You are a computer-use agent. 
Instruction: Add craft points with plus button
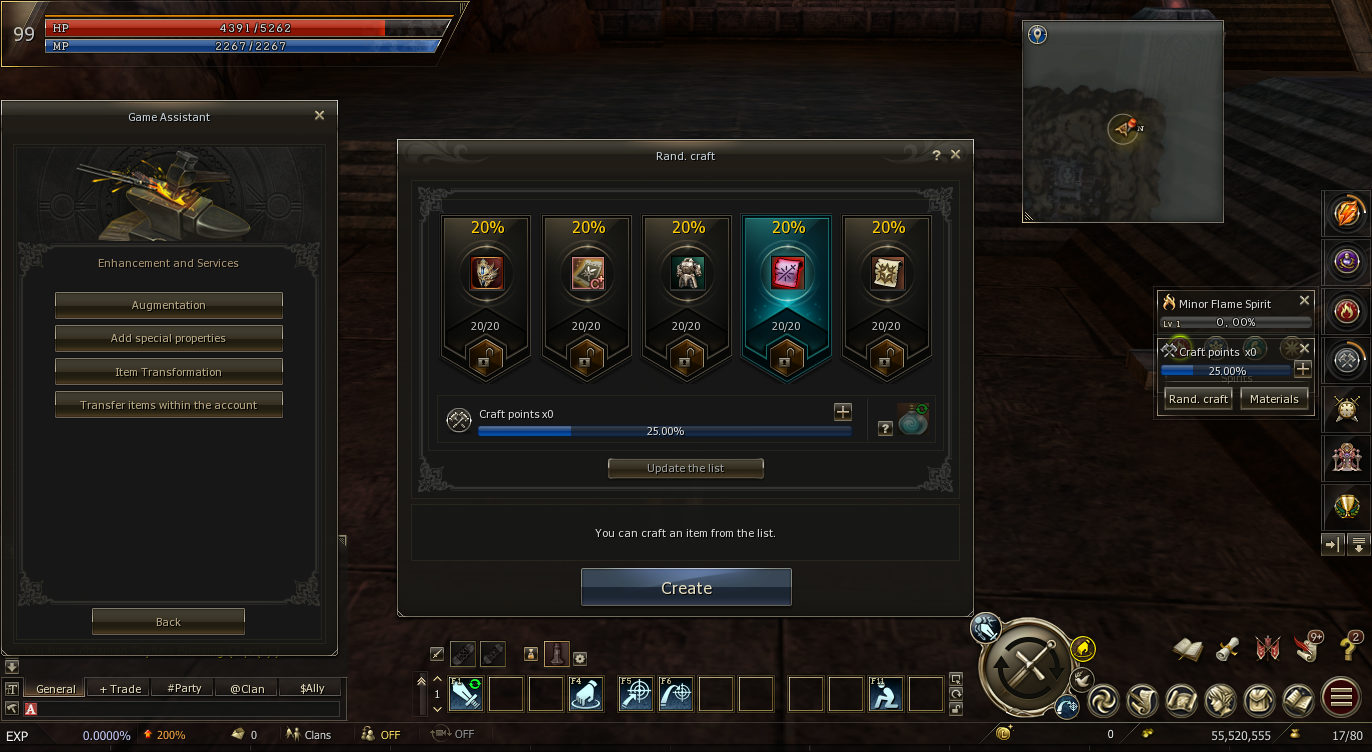tap(843, 412)
